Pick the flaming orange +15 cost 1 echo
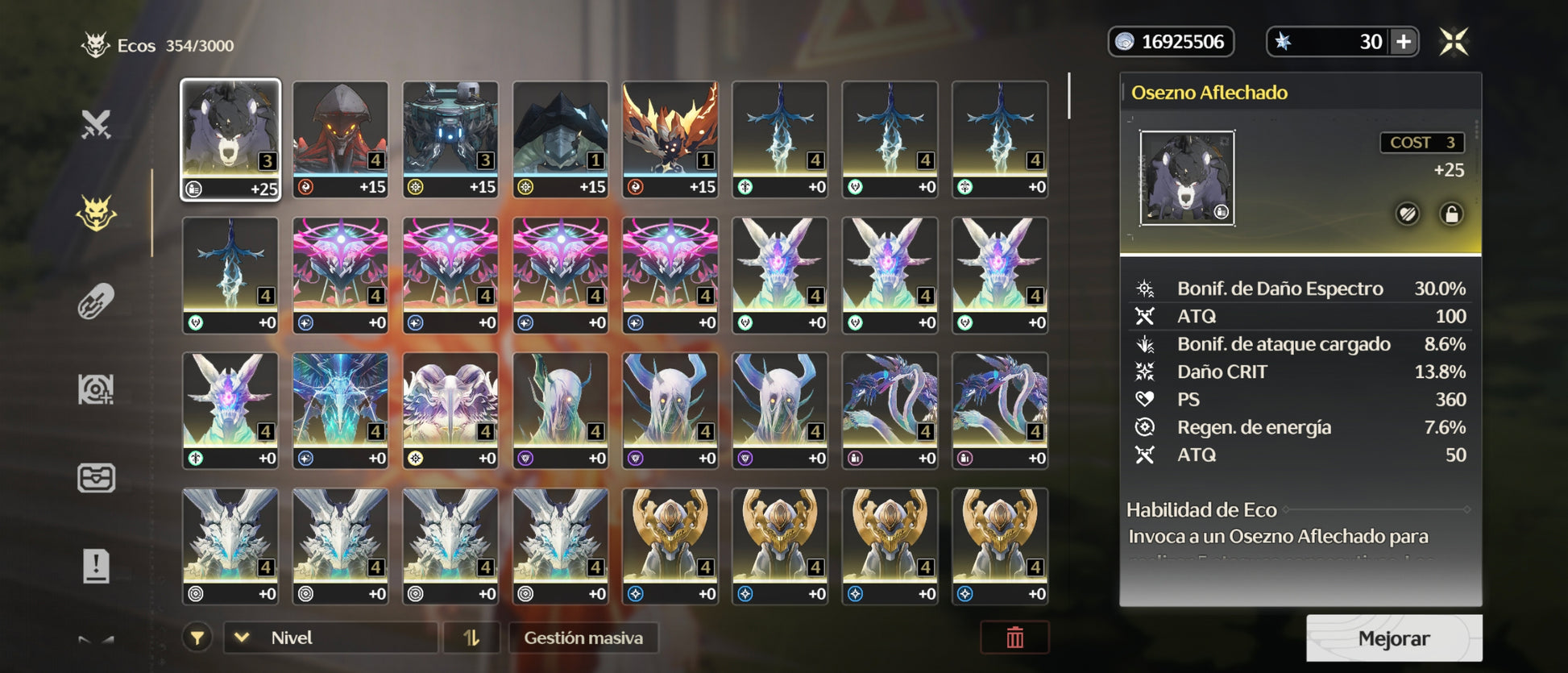The width and height of the screenshot is (1568, 673). (670, 139)
